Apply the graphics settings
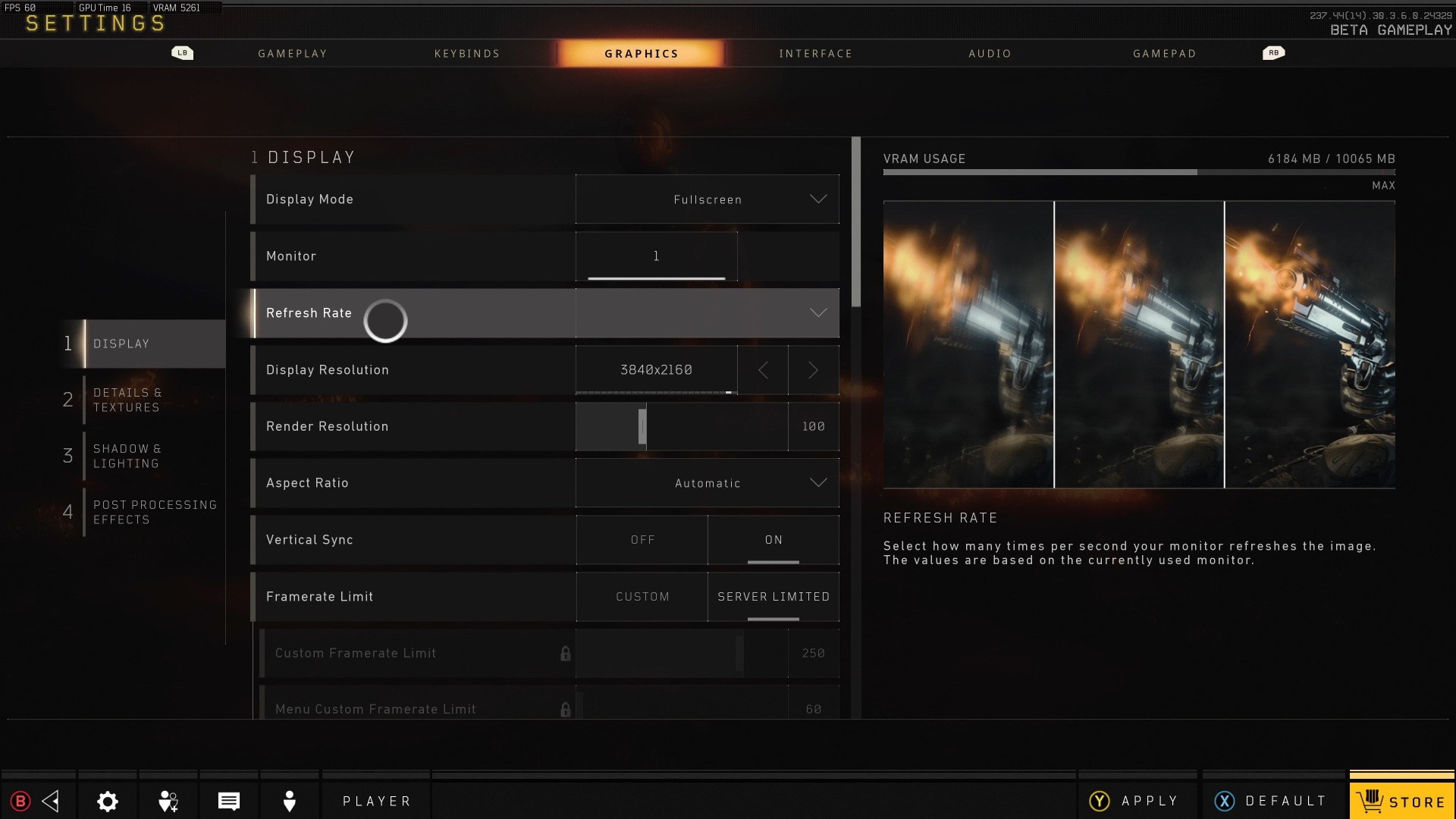The image size is (1456, 819). point(1135,801)
